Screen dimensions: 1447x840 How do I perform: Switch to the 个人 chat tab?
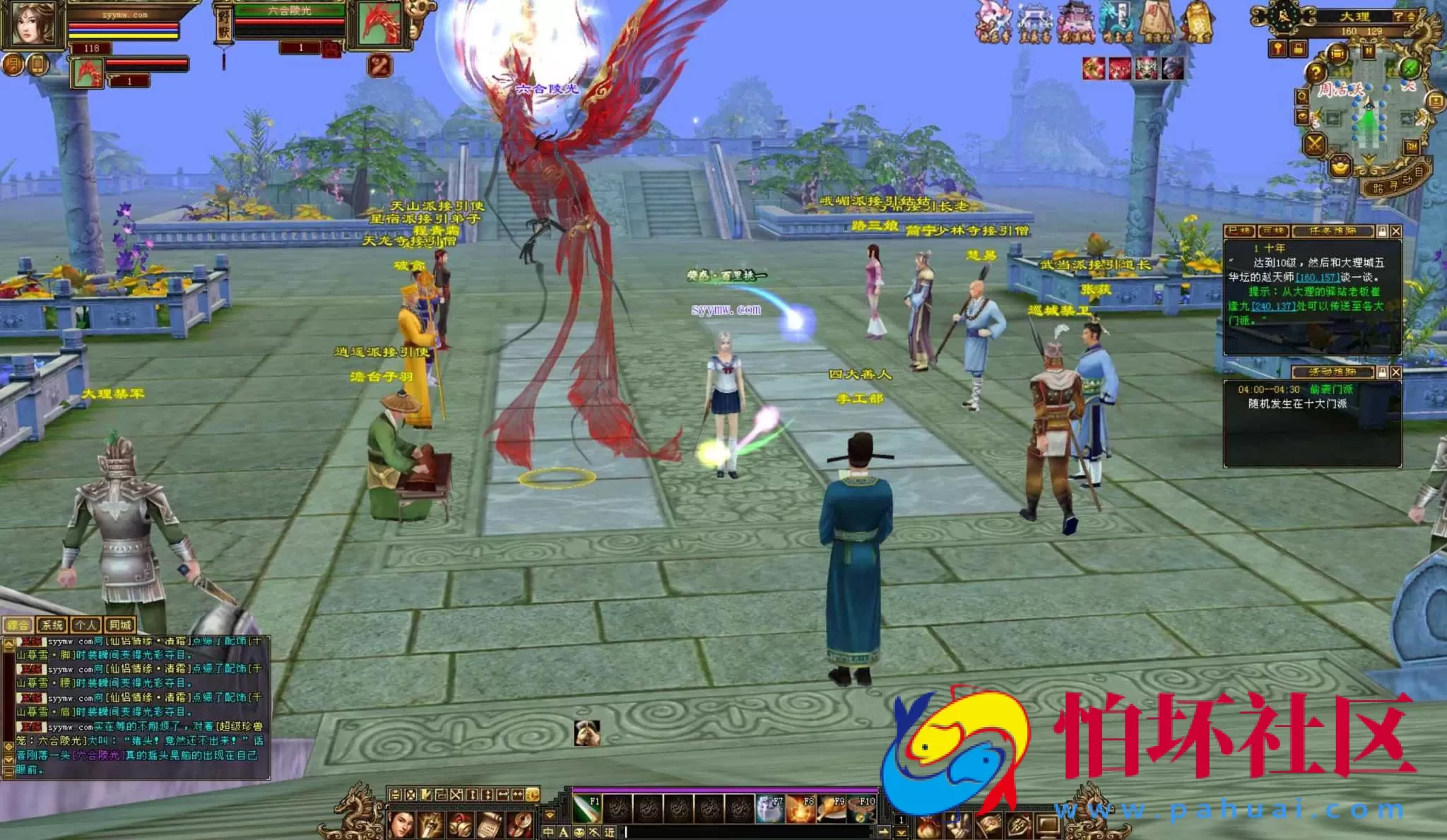86,626
